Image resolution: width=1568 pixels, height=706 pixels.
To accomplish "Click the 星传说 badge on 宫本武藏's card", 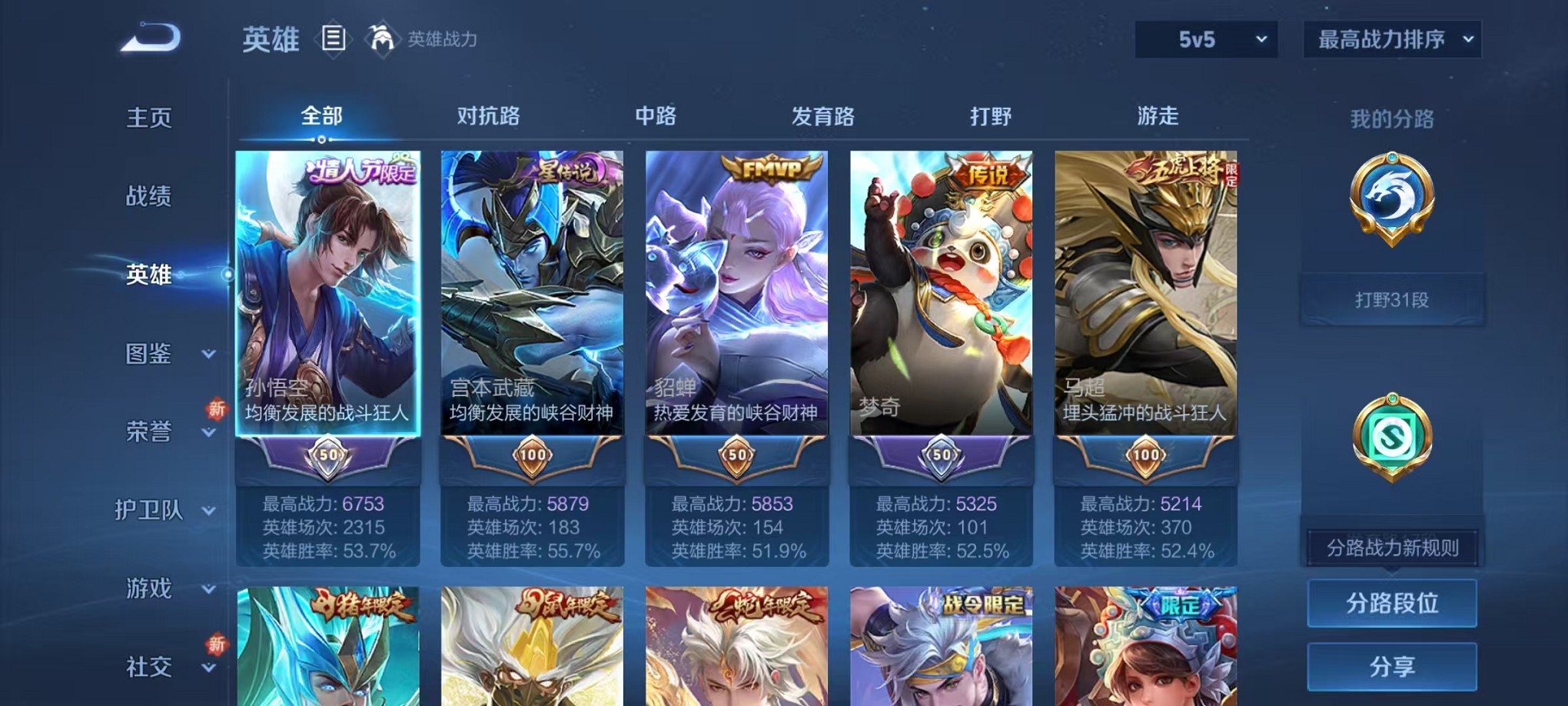I will tap(563, 171).
